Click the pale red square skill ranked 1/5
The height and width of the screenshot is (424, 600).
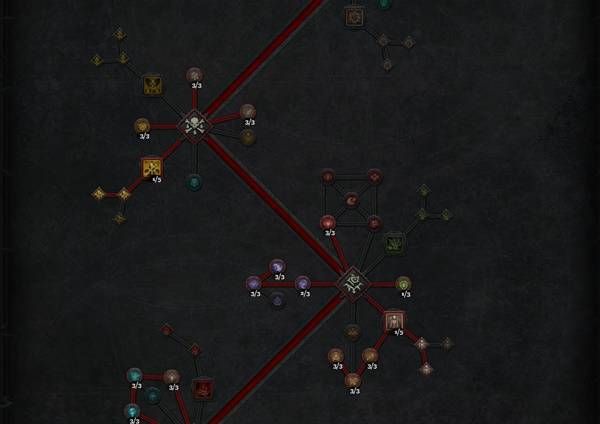[x=395, y=320]
